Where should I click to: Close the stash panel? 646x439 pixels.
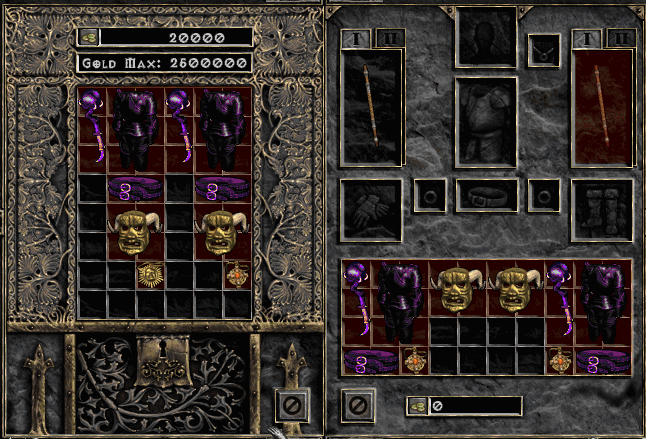pos(291,406)
